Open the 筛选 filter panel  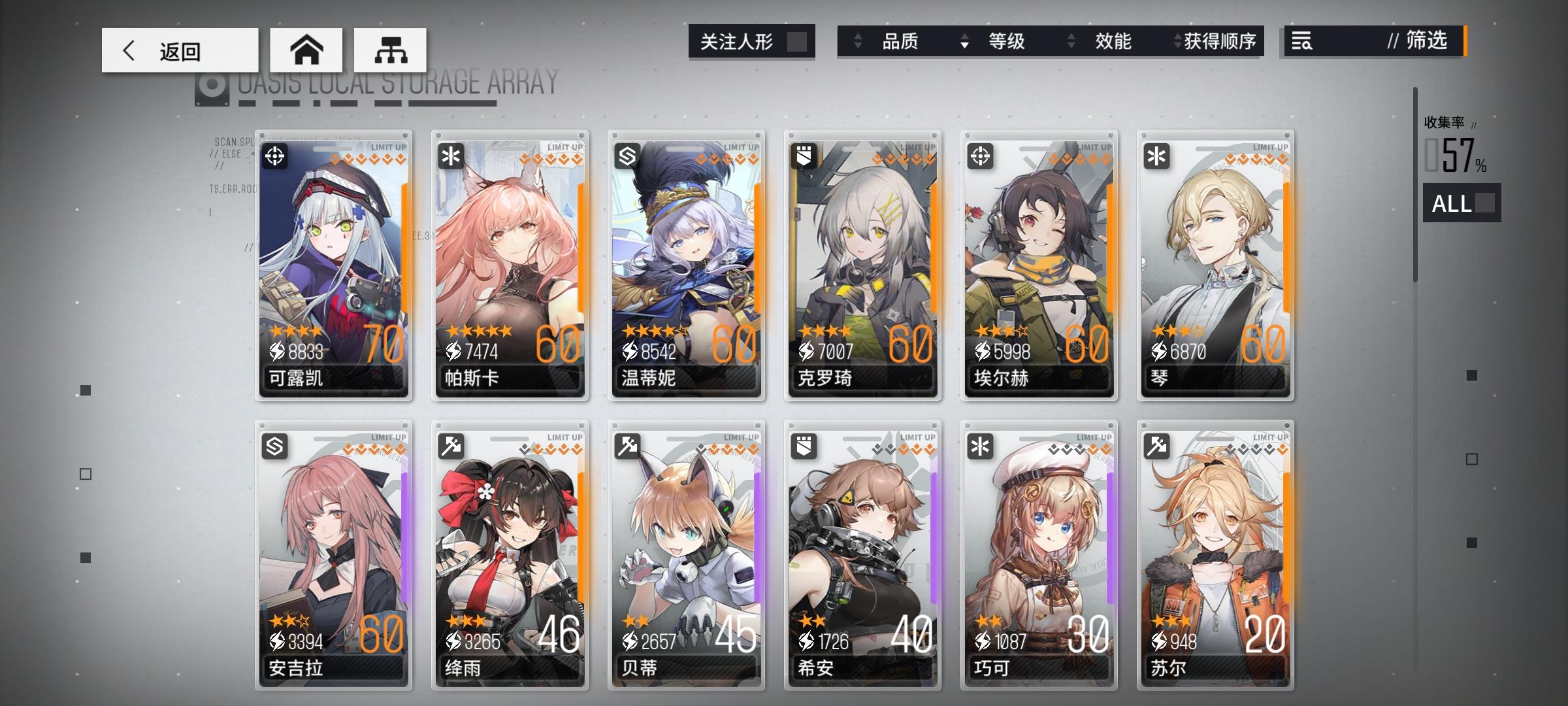pos(1429,42)
